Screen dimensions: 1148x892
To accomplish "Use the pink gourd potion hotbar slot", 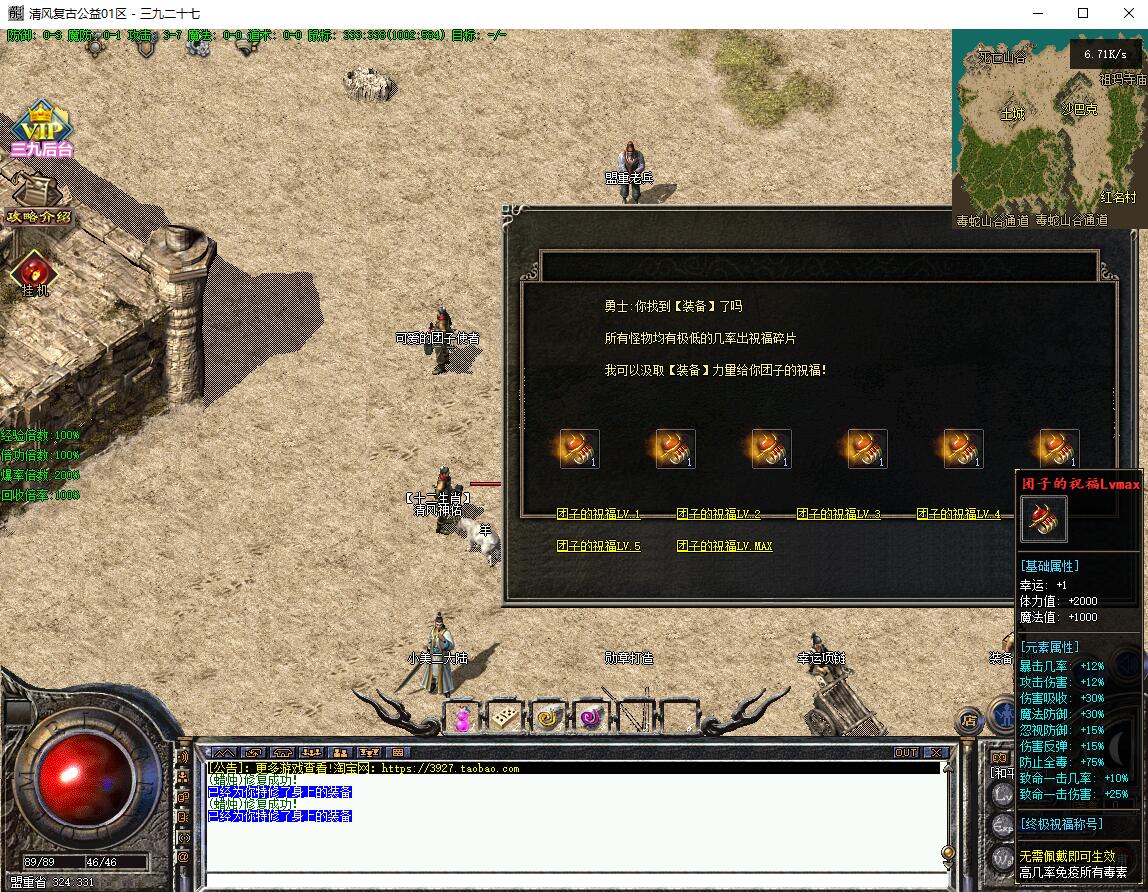I will tap(462, 717).
